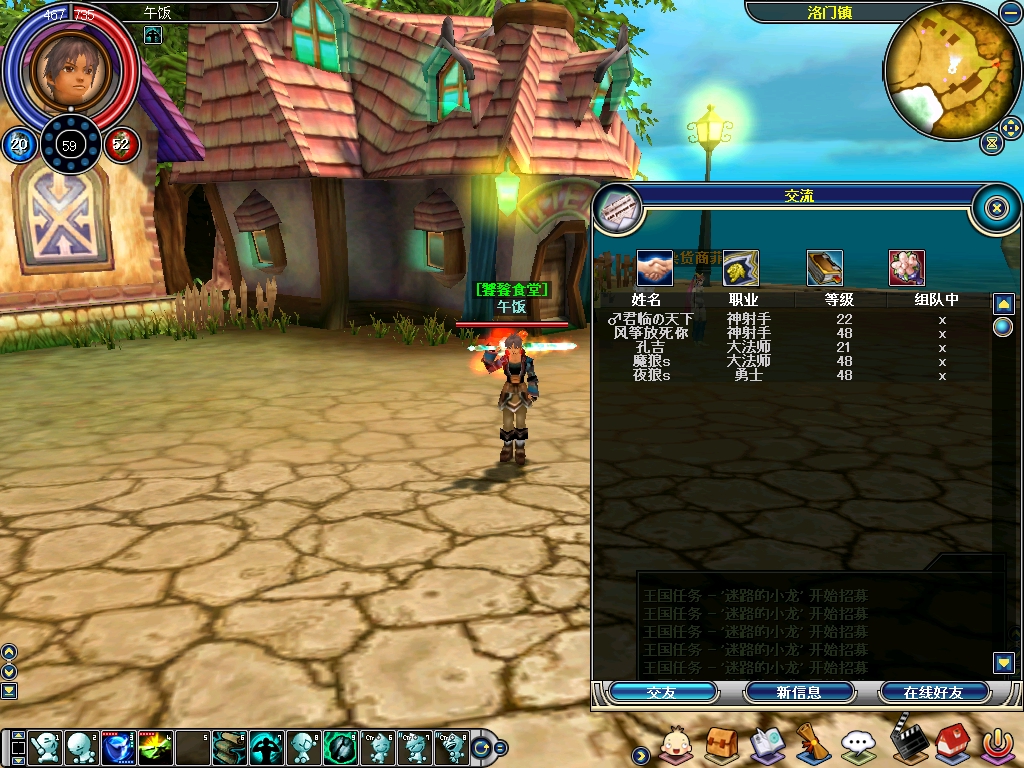Image resolution: width=1024 pixels, height=768 pixels.
Task: Close the 交流 social panel
Action: coord(996,208)
